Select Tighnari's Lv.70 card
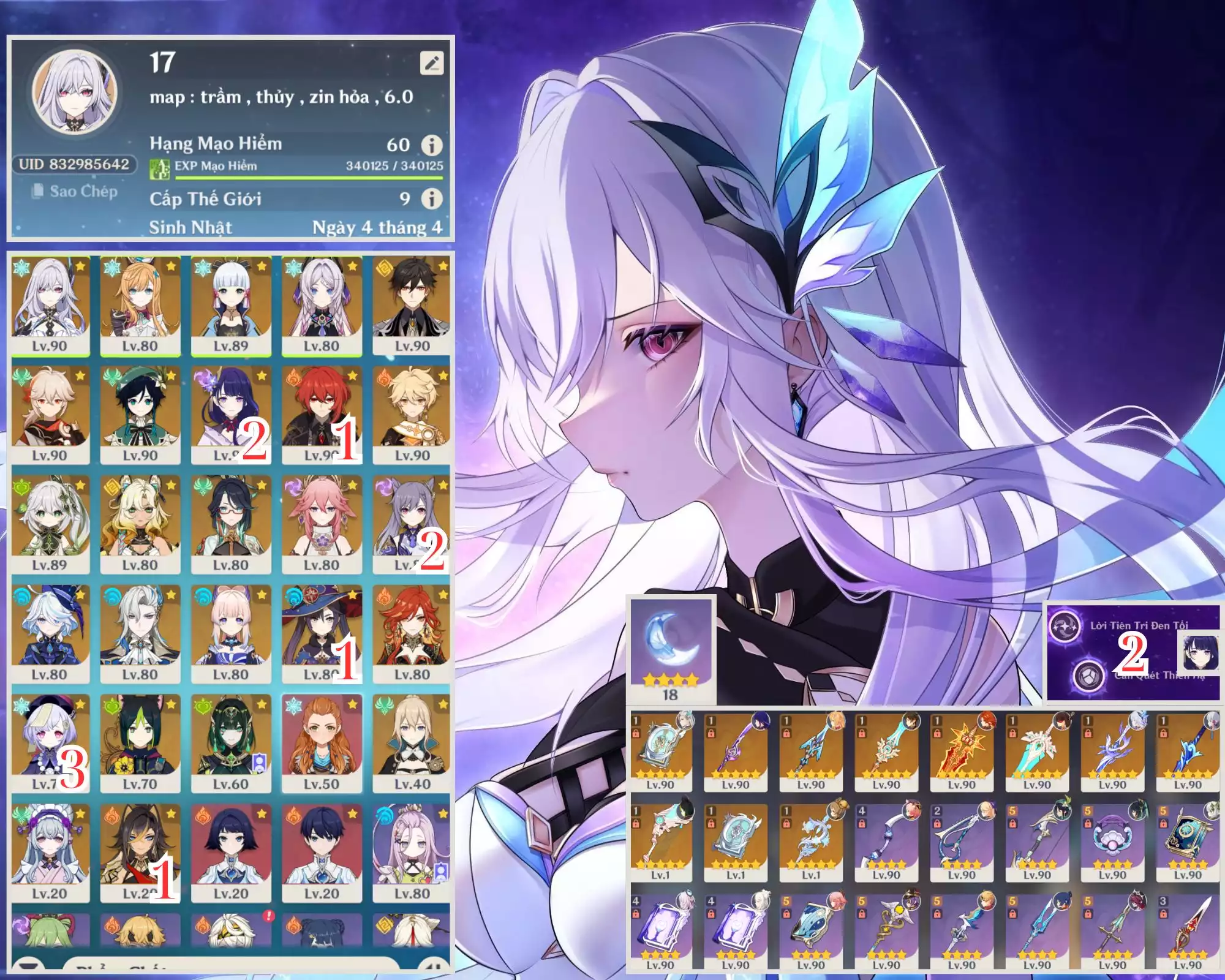This screenshot has height=980, width=1225. 140,743
